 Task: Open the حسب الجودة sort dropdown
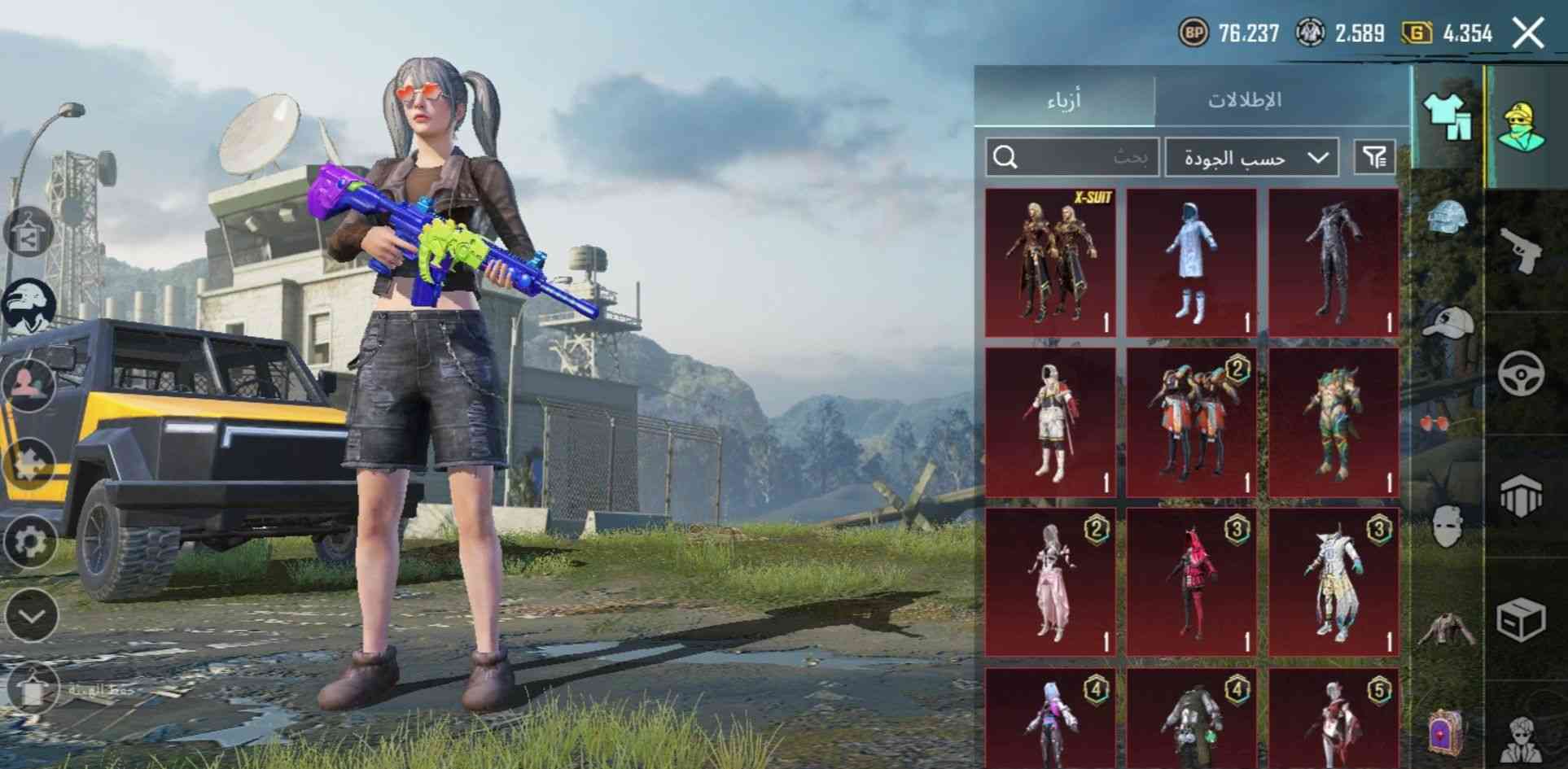(1251, 157)
